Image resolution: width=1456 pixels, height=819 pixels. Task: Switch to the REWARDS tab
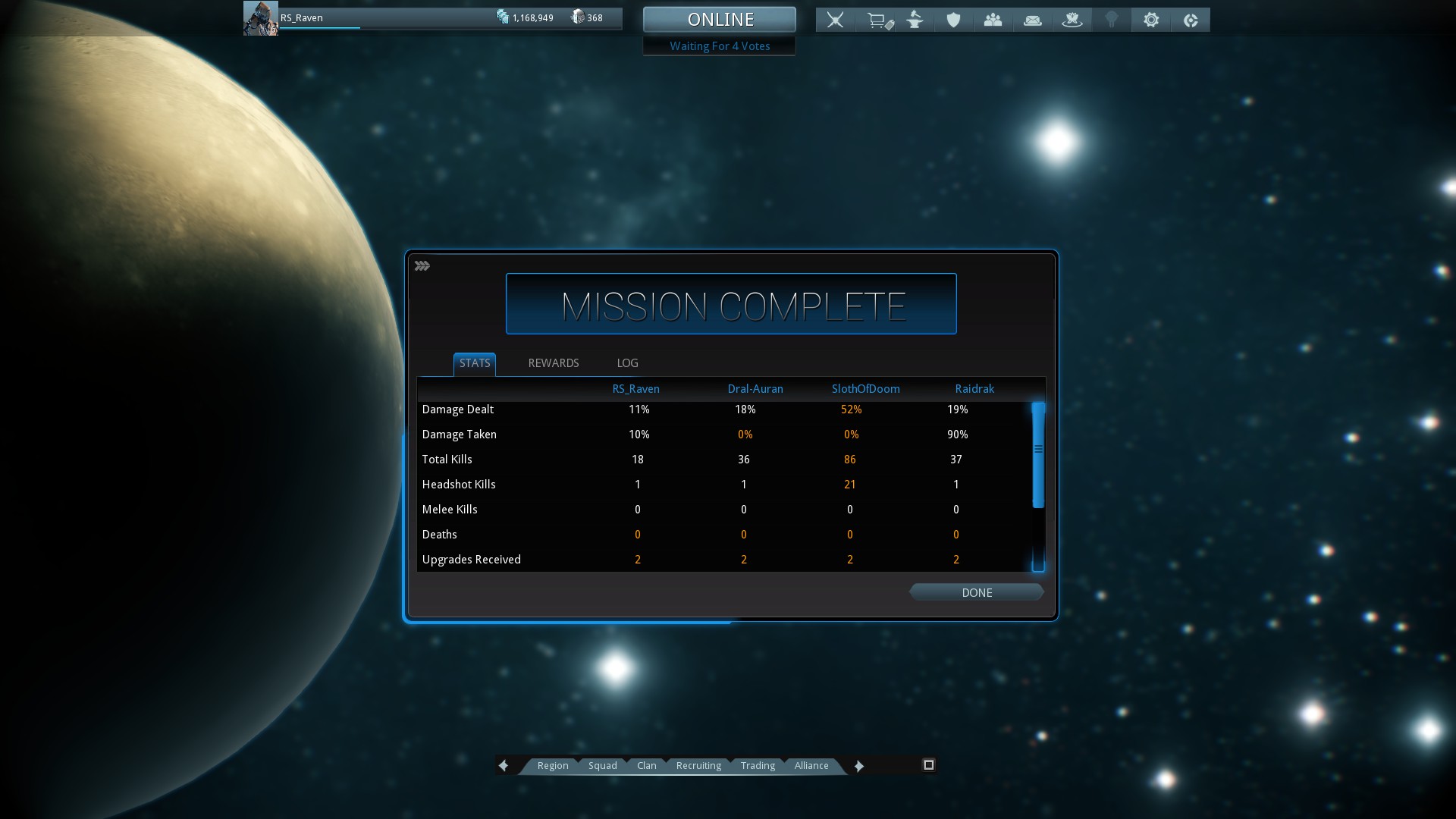coord(553,363)
